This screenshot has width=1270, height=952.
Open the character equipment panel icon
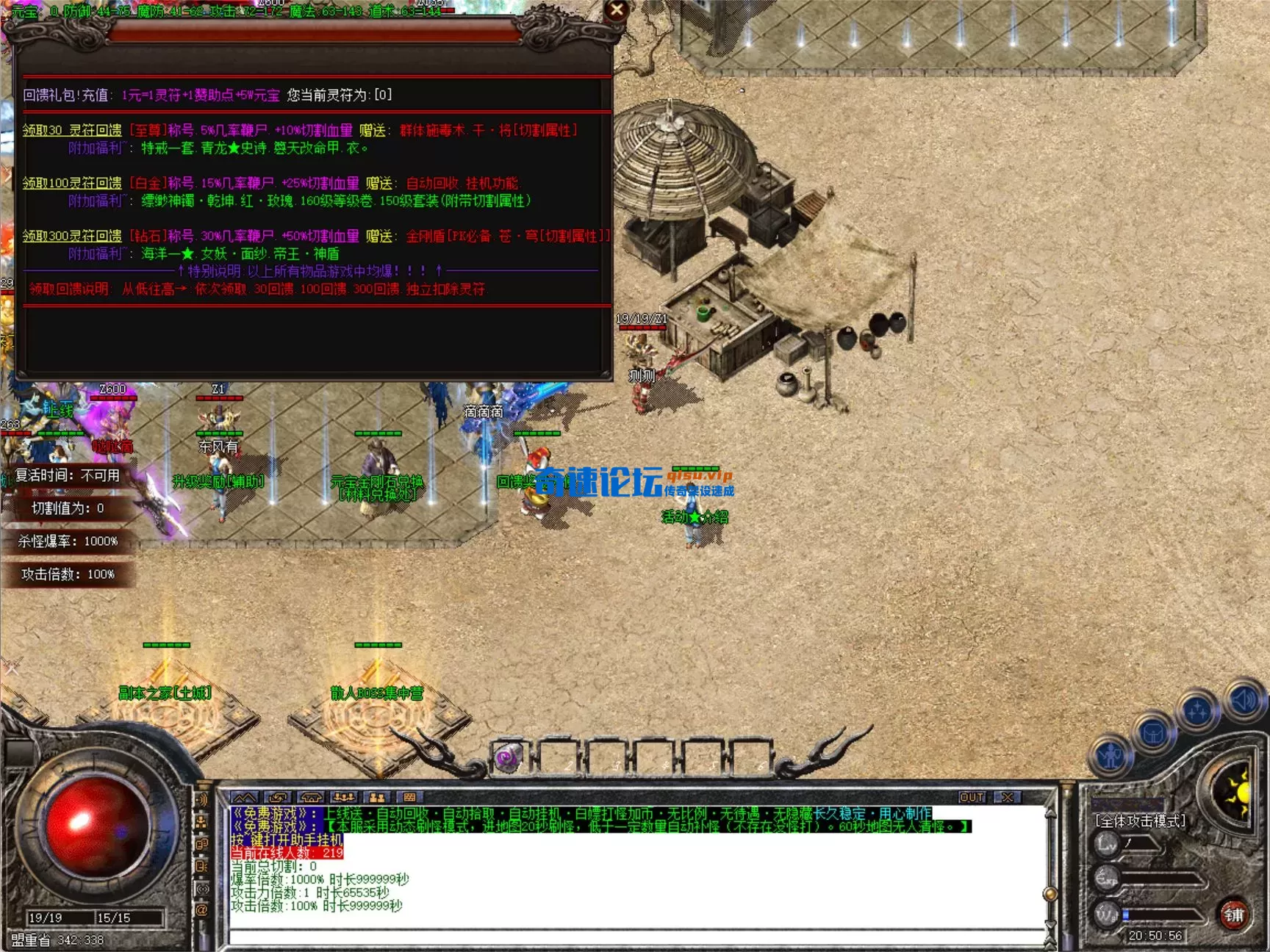click(x=1111, y=755)
